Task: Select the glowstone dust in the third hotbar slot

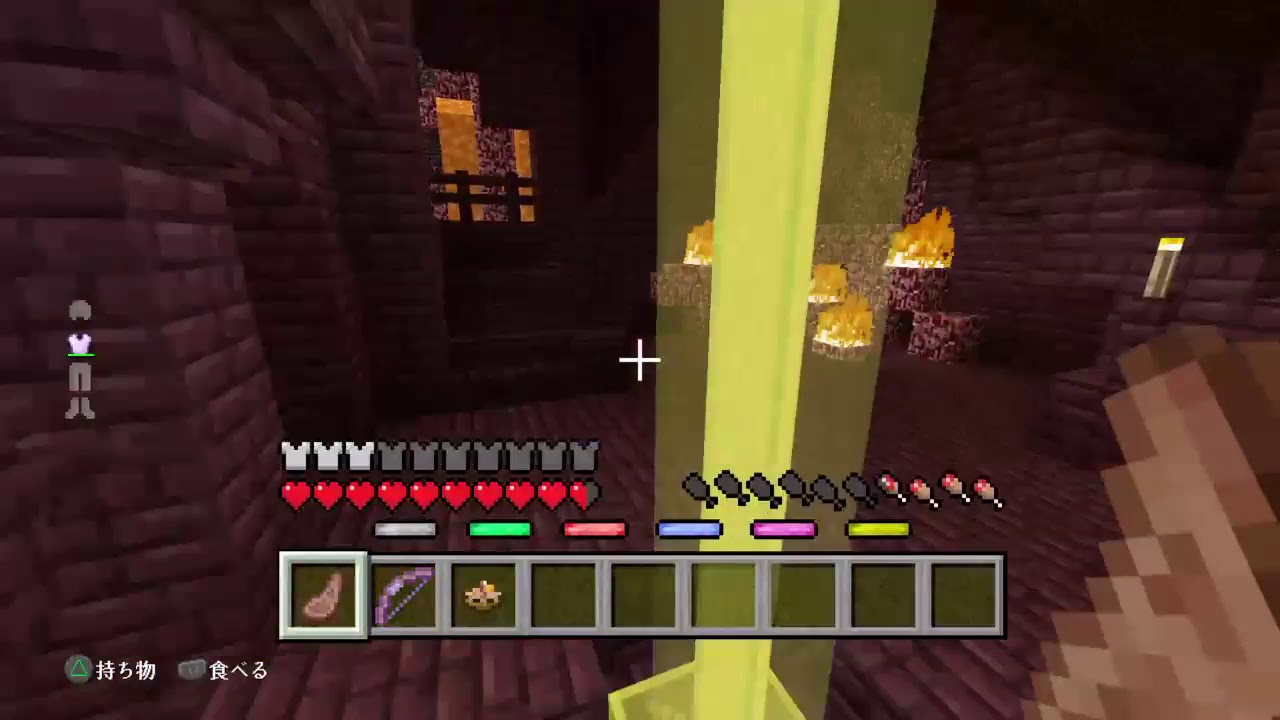Action: tap(483, 593)
